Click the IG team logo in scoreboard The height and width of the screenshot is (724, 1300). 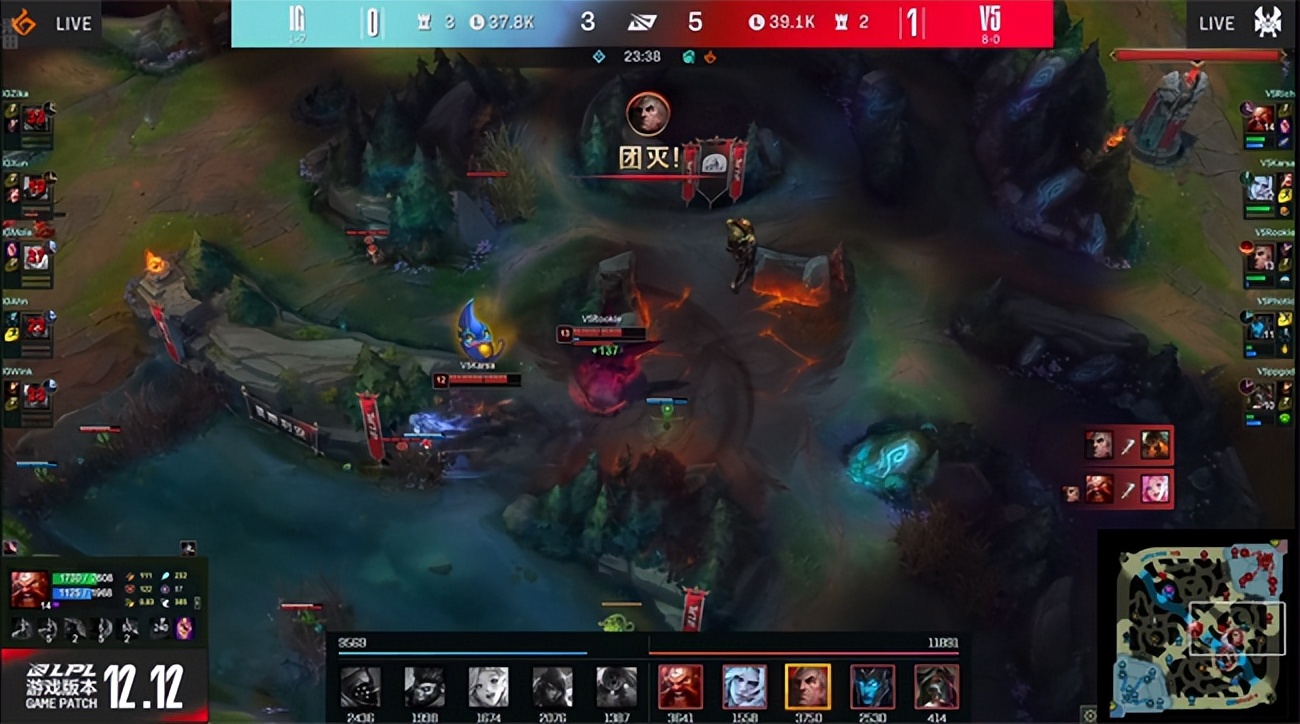click(297, 20)
